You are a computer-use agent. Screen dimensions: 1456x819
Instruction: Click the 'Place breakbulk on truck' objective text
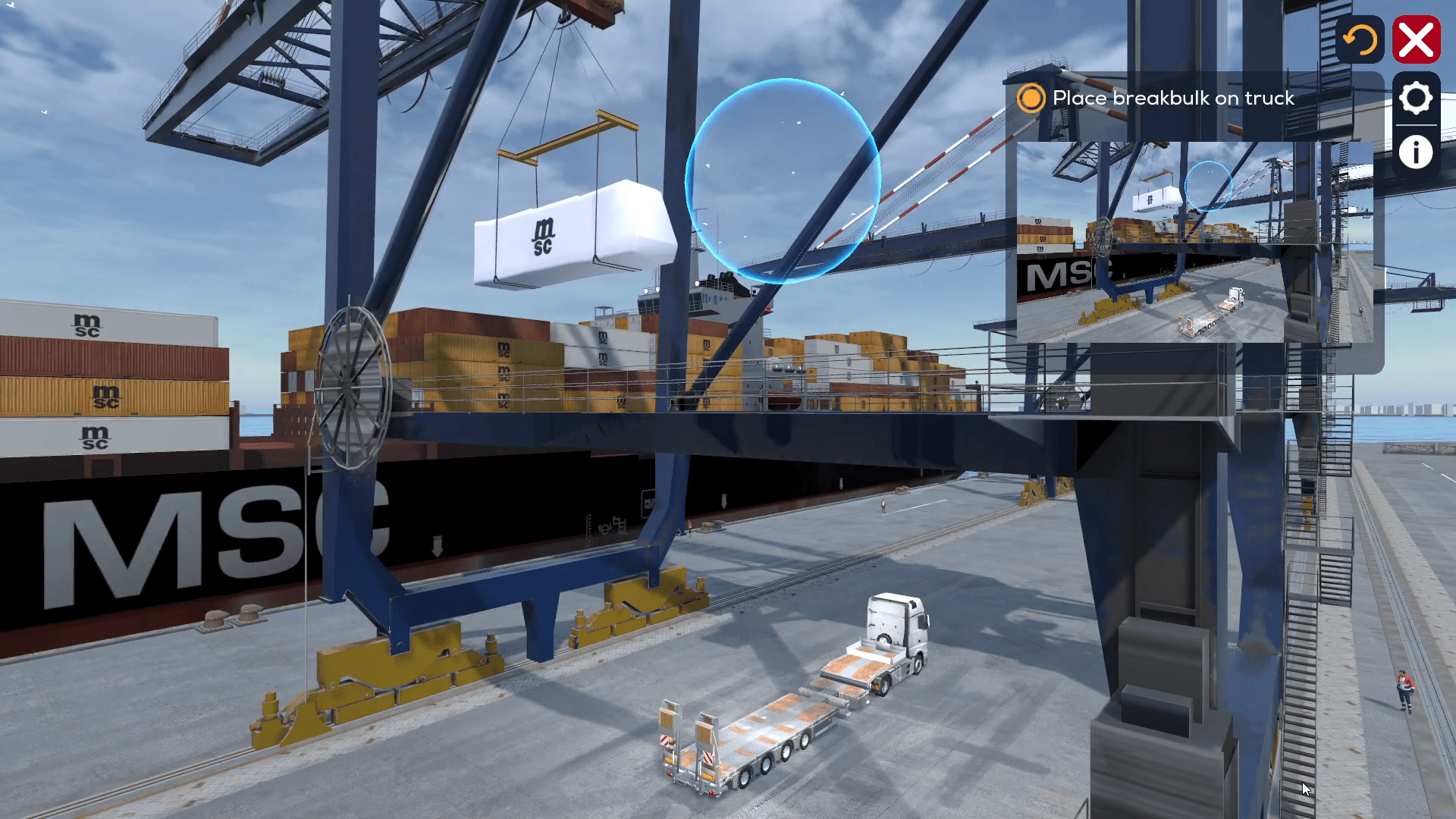tap(1172, 99)
